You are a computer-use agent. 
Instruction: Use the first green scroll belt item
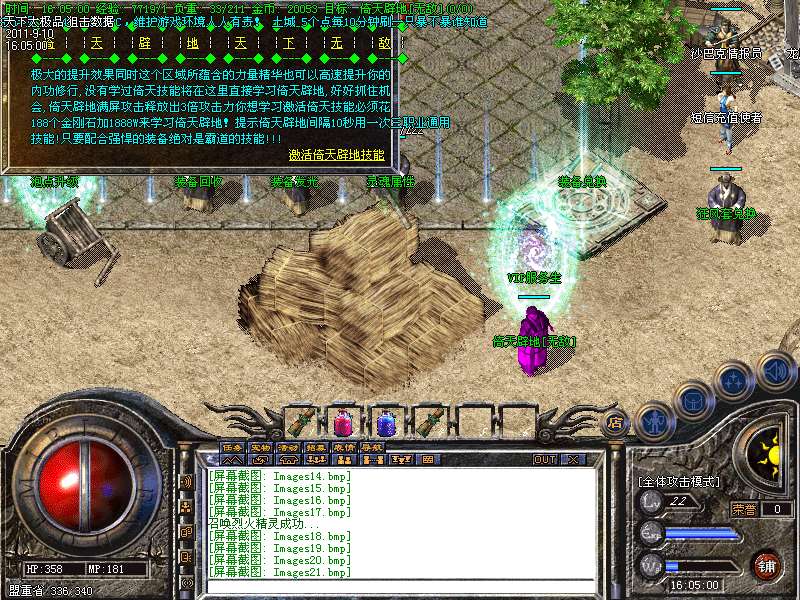(303, 421)
